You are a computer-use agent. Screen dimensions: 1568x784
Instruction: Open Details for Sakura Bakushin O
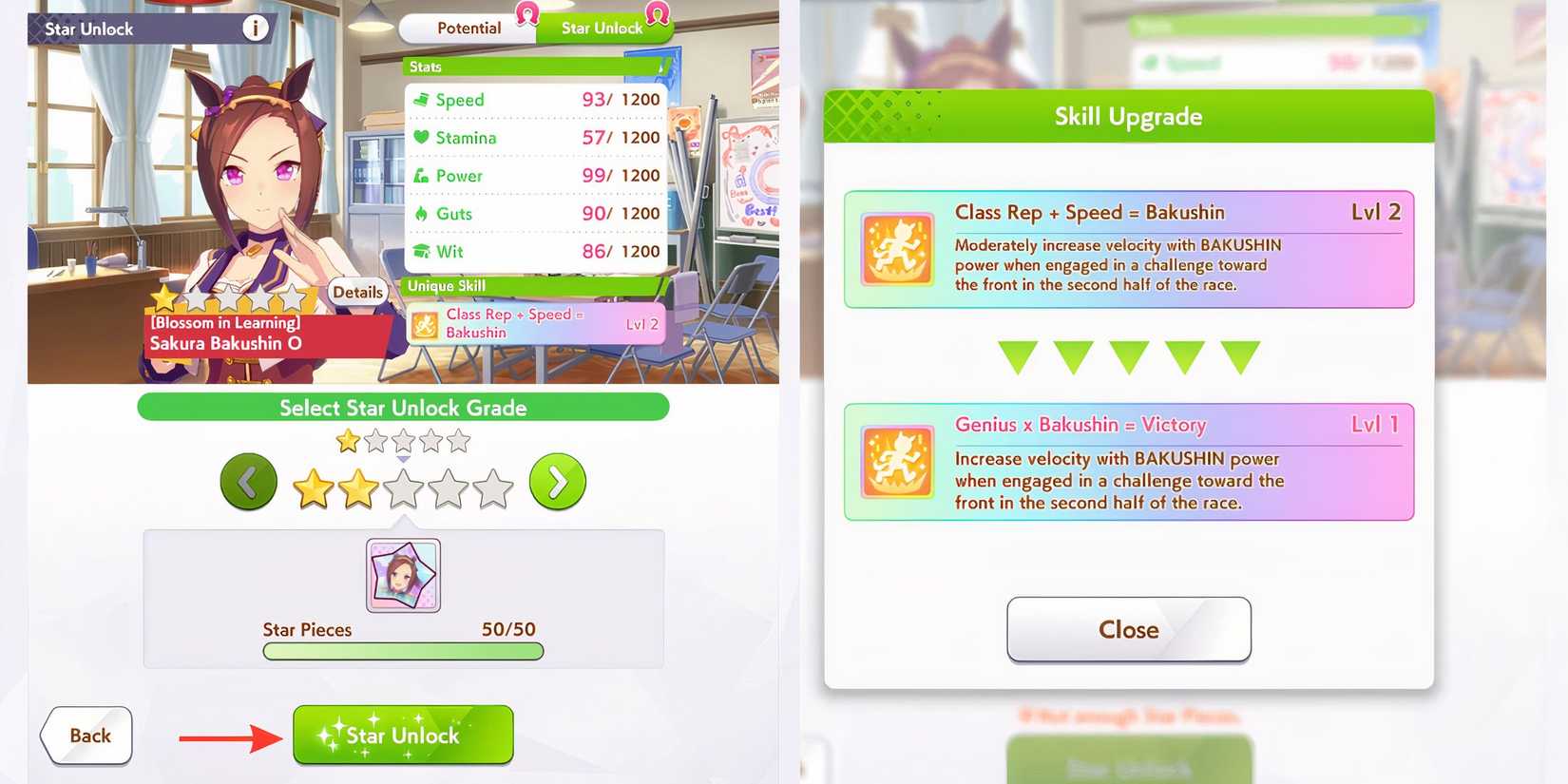(x=358, y=292)
